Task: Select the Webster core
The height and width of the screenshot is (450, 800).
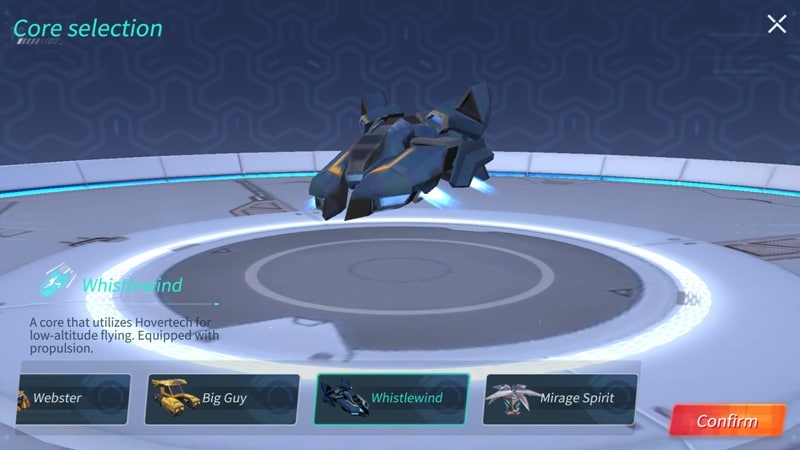Action: click(x=72, y=398)
